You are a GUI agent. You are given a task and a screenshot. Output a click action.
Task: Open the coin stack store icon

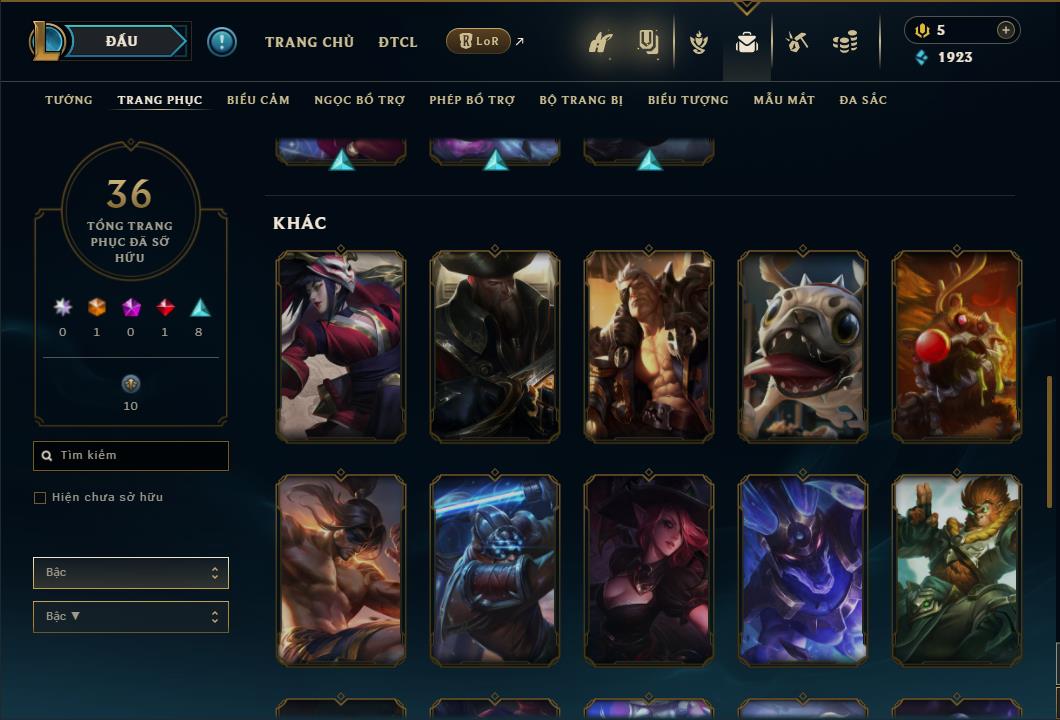tap(845, 42)
